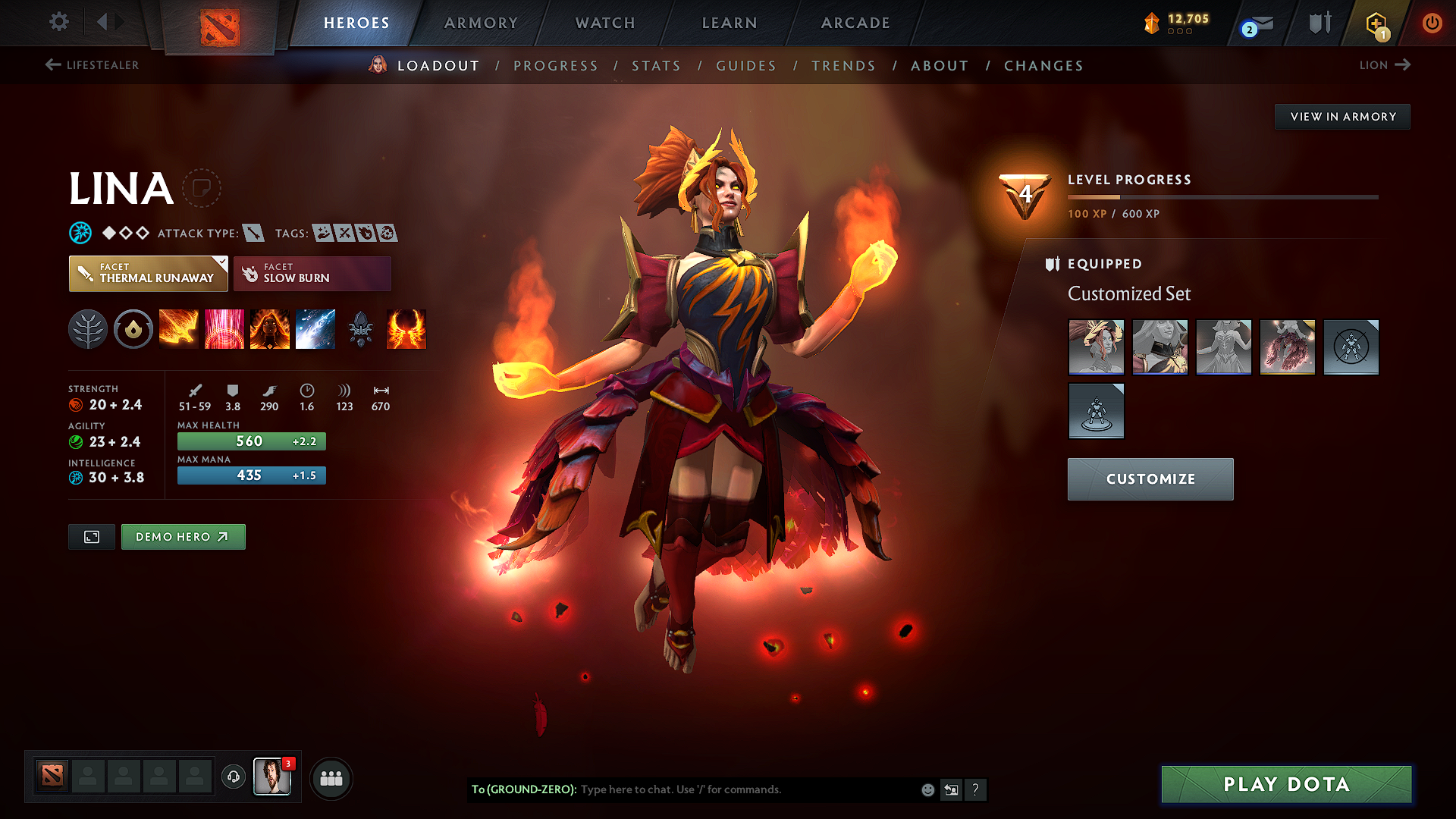Select the Light Strike Array ability icon

[x=224, y=328]
